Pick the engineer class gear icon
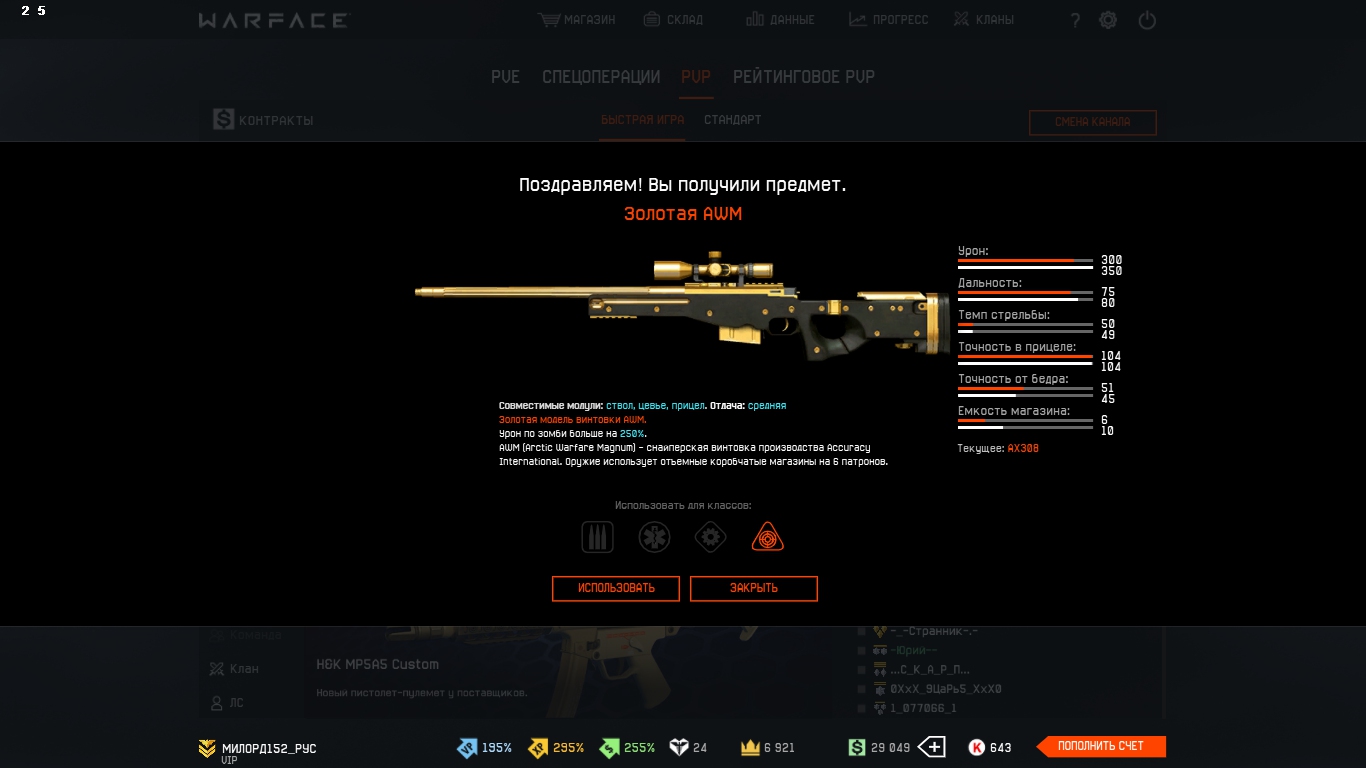 coord(710,537)
